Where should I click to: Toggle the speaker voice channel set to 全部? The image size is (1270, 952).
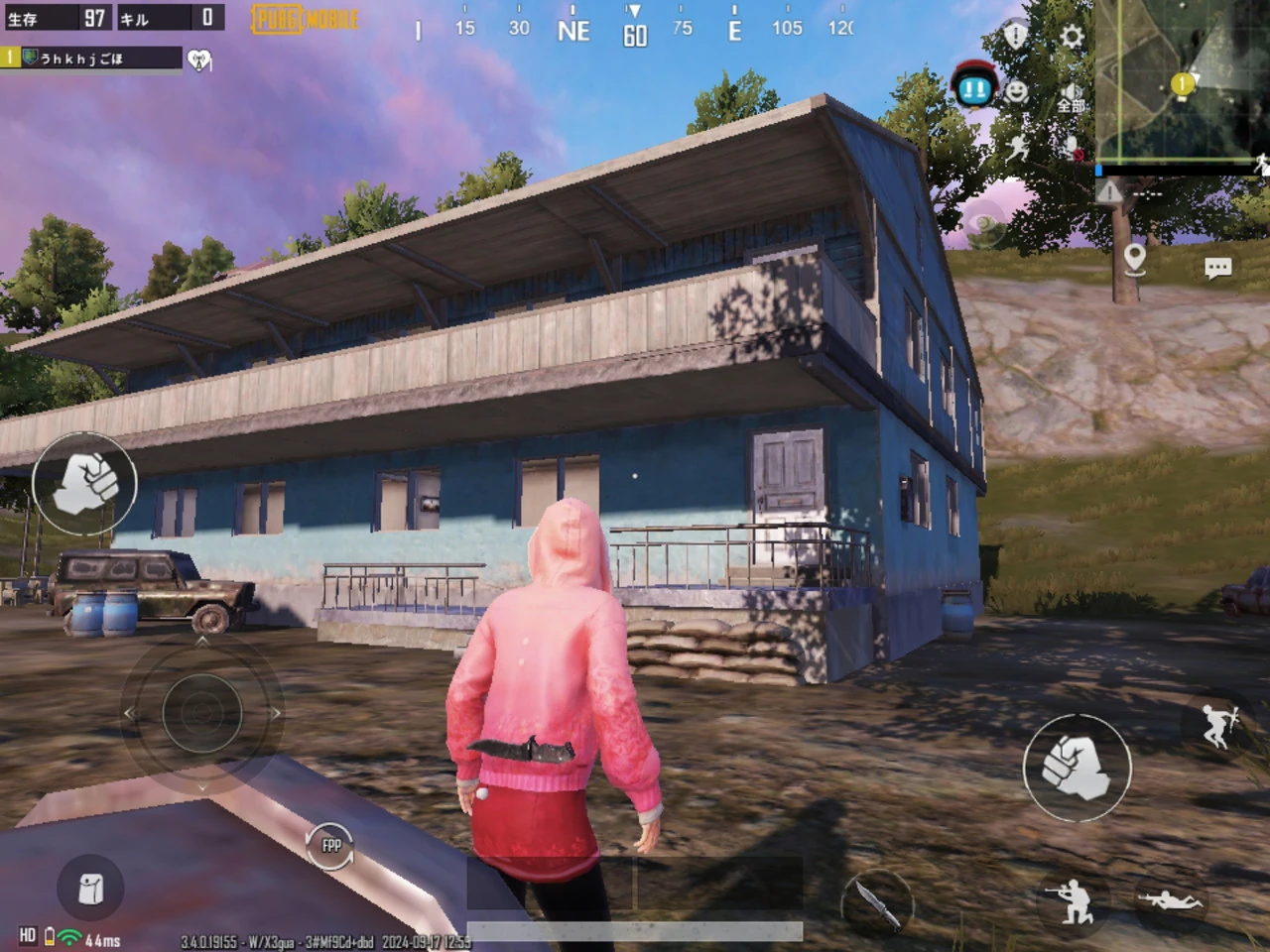[x=1071, y=97]
